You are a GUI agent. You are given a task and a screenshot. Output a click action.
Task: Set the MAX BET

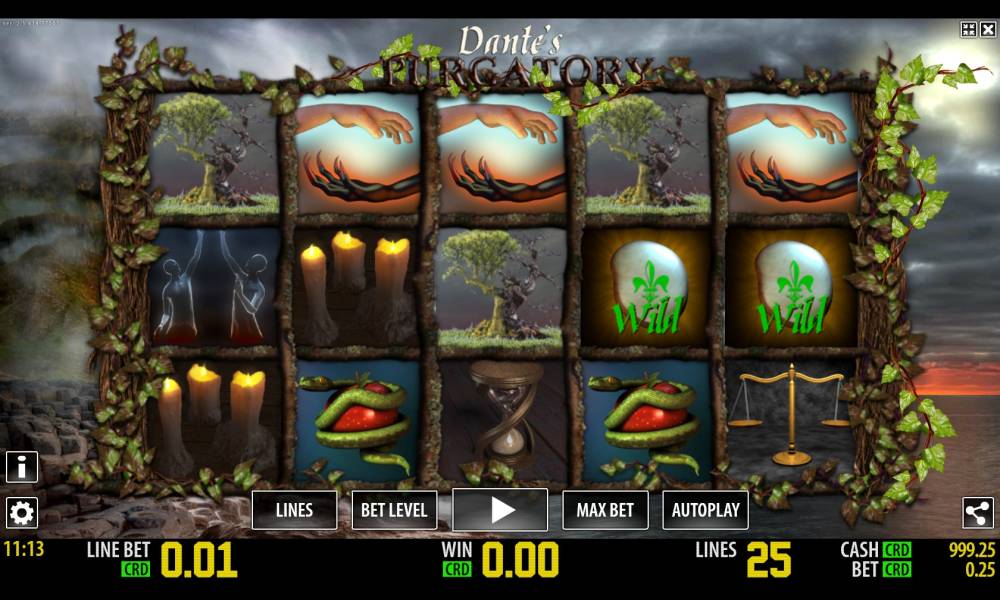tap(605, 510)
